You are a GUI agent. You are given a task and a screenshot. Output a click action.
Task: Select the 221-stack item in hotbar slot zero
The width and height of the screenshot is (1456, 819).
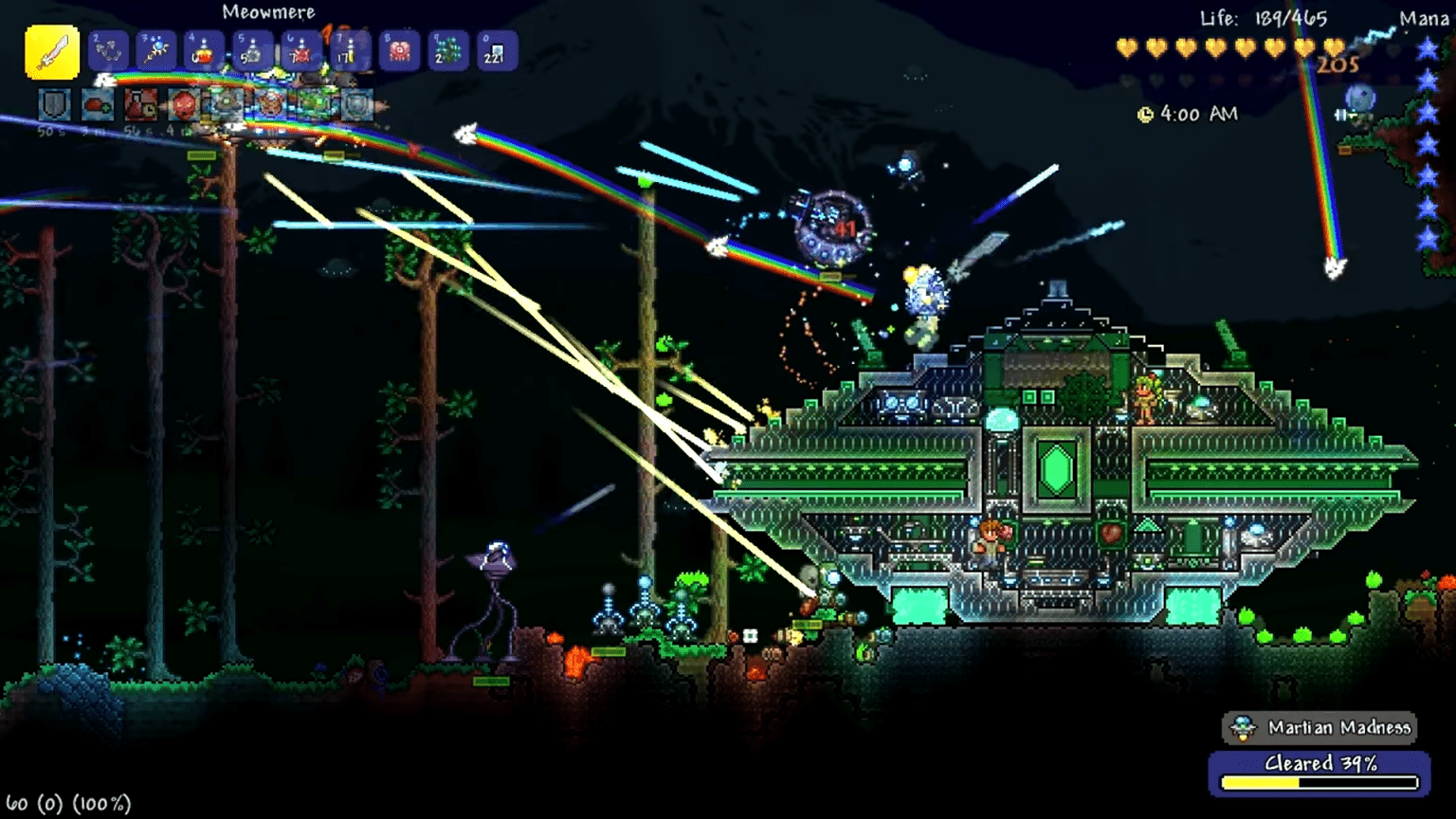(x=497, y=52)
